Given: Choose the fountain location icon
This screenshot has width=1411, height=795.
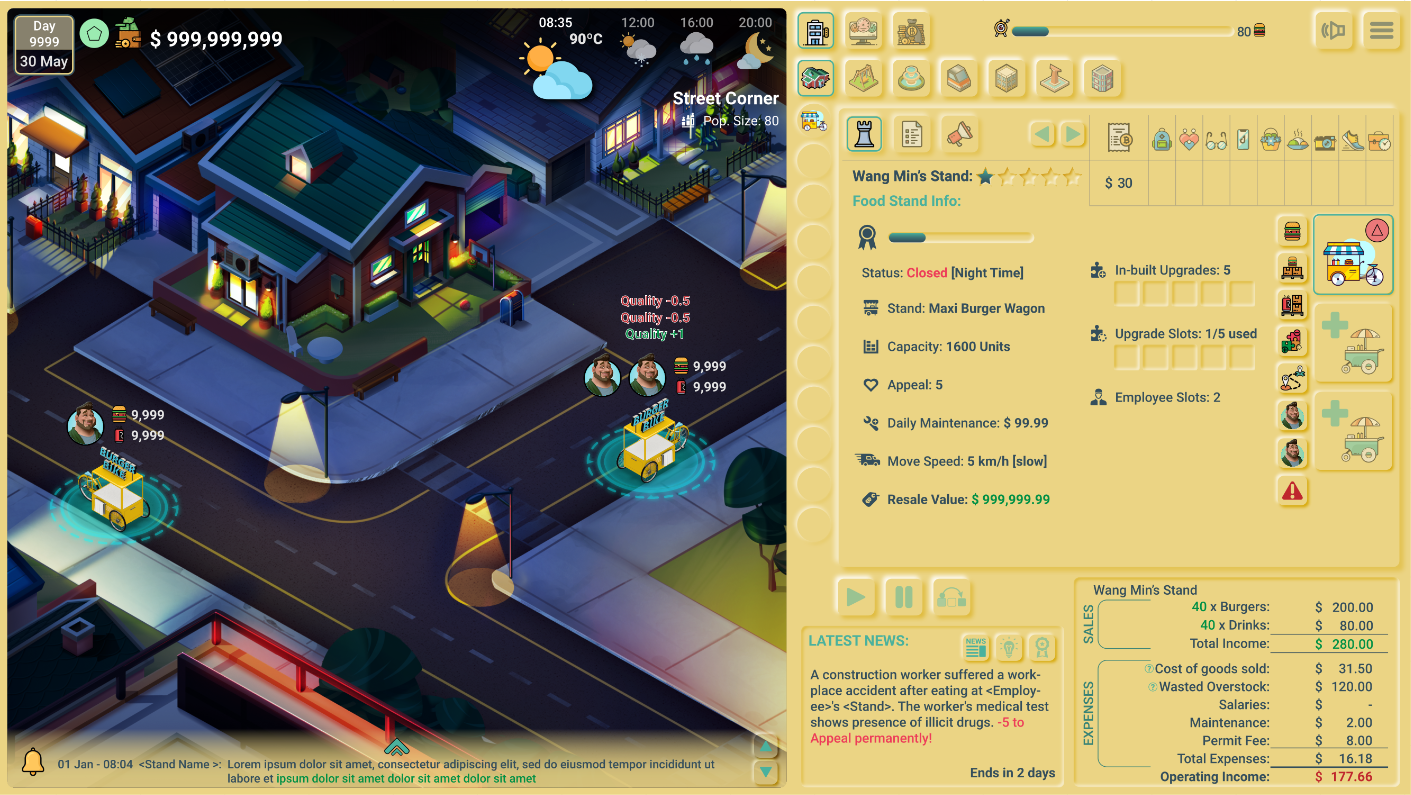Looking at the screenshot, I should pos(911,78).
